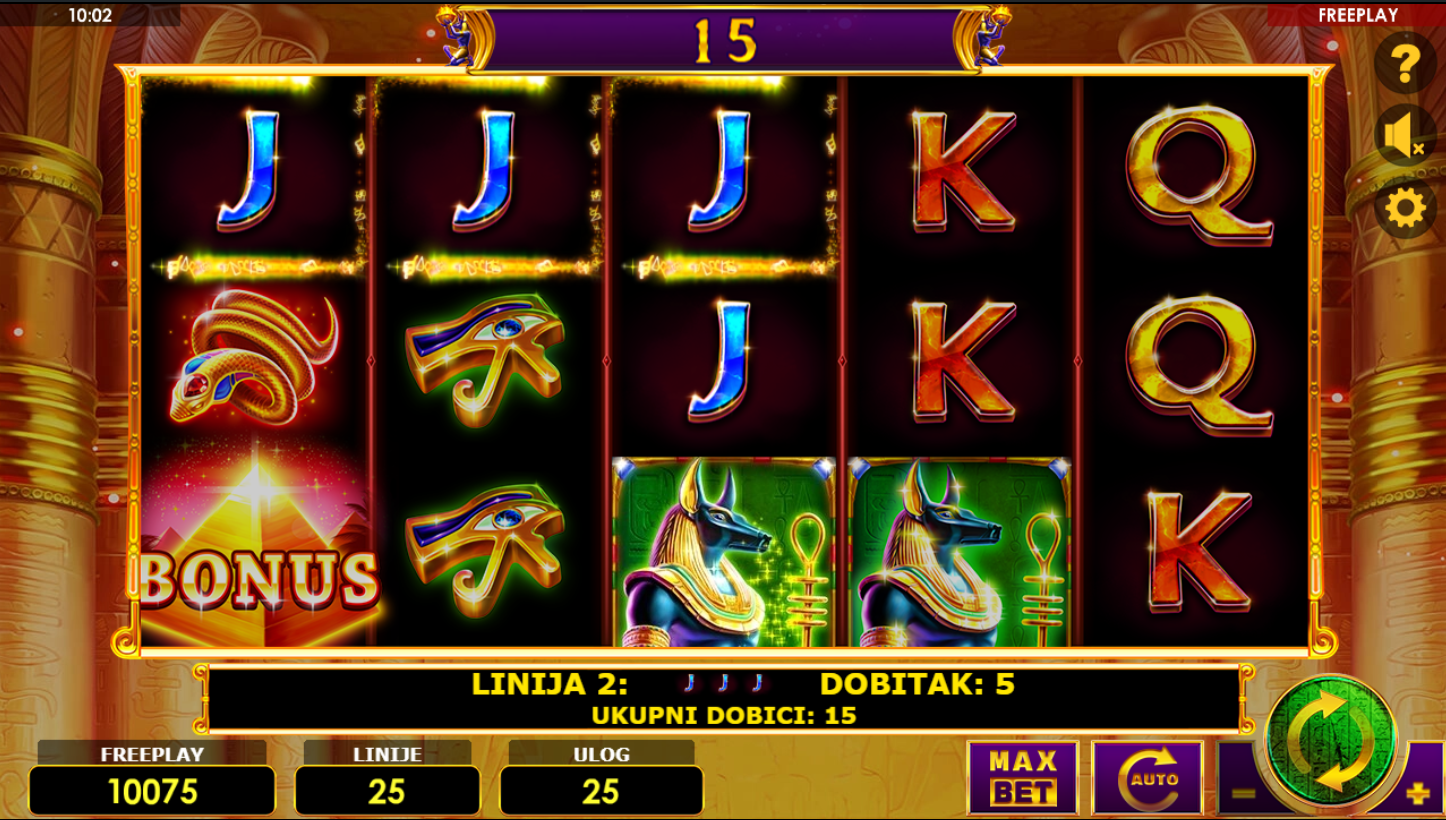
Task: Increase the bet with the plus button
Action: (1418, 794)
